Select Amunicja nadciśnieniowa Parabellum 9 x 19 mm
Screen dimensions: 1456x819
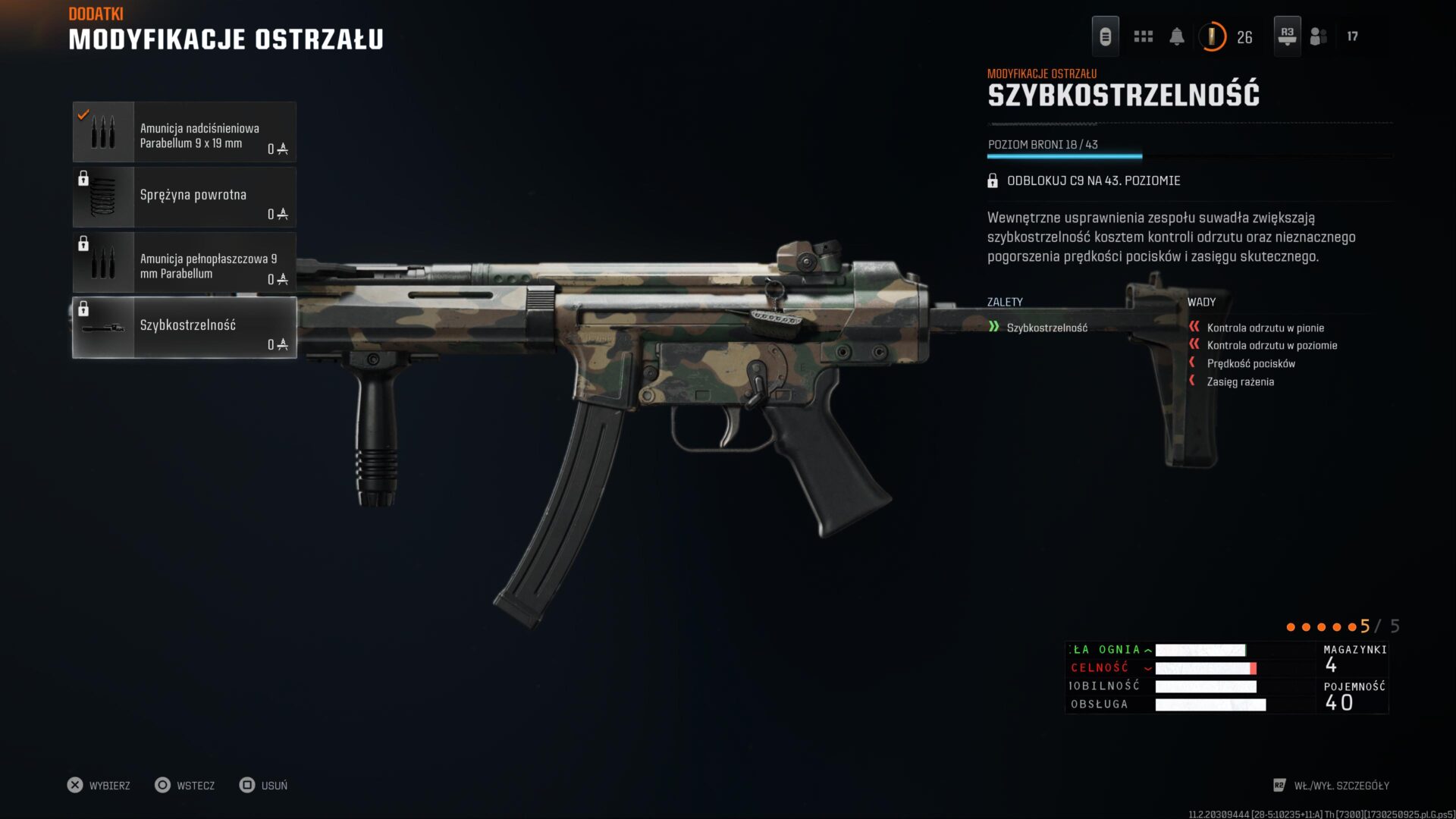(184, 133)
